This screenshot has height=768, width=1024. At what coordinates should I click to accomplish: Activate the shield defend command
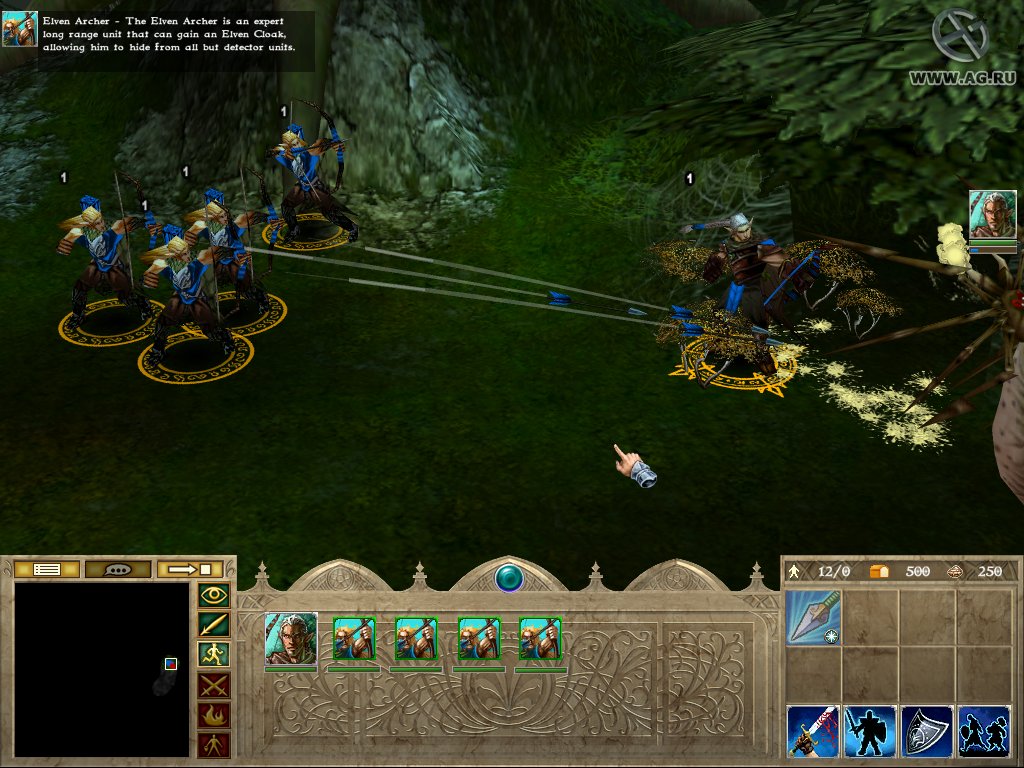coord(927,731)
